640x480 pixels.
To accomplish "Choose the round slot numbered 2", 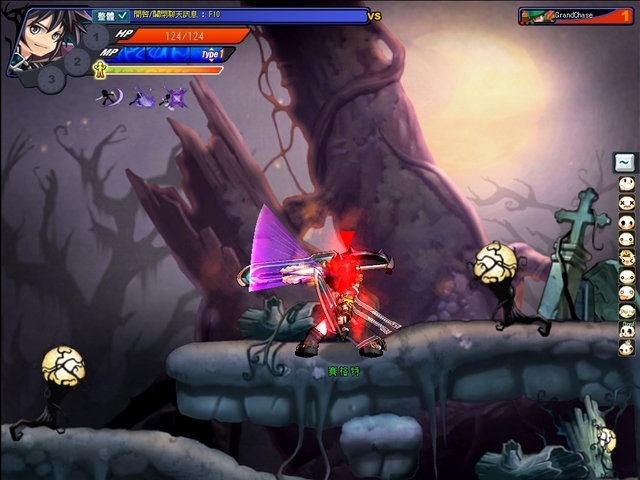I will tap(77, 61).
